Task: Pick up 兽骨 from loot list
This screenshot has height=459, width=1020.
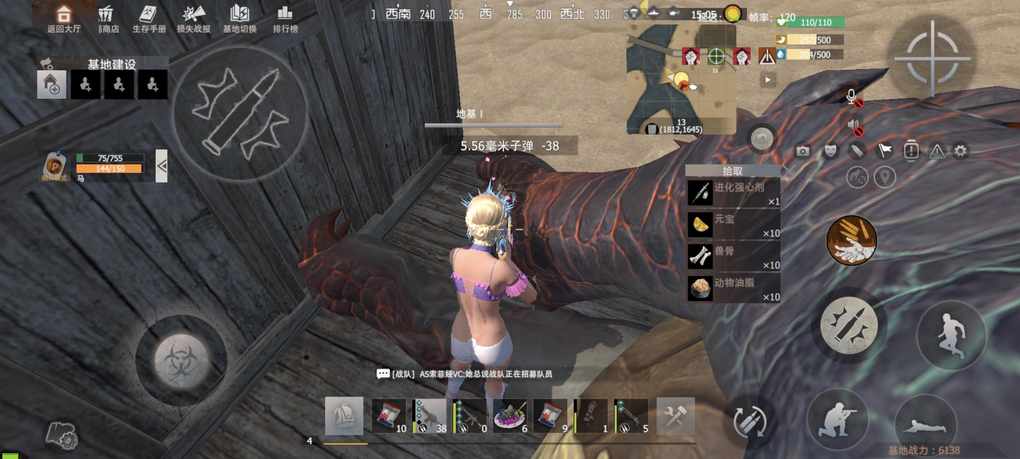Action: coord(733,256)
